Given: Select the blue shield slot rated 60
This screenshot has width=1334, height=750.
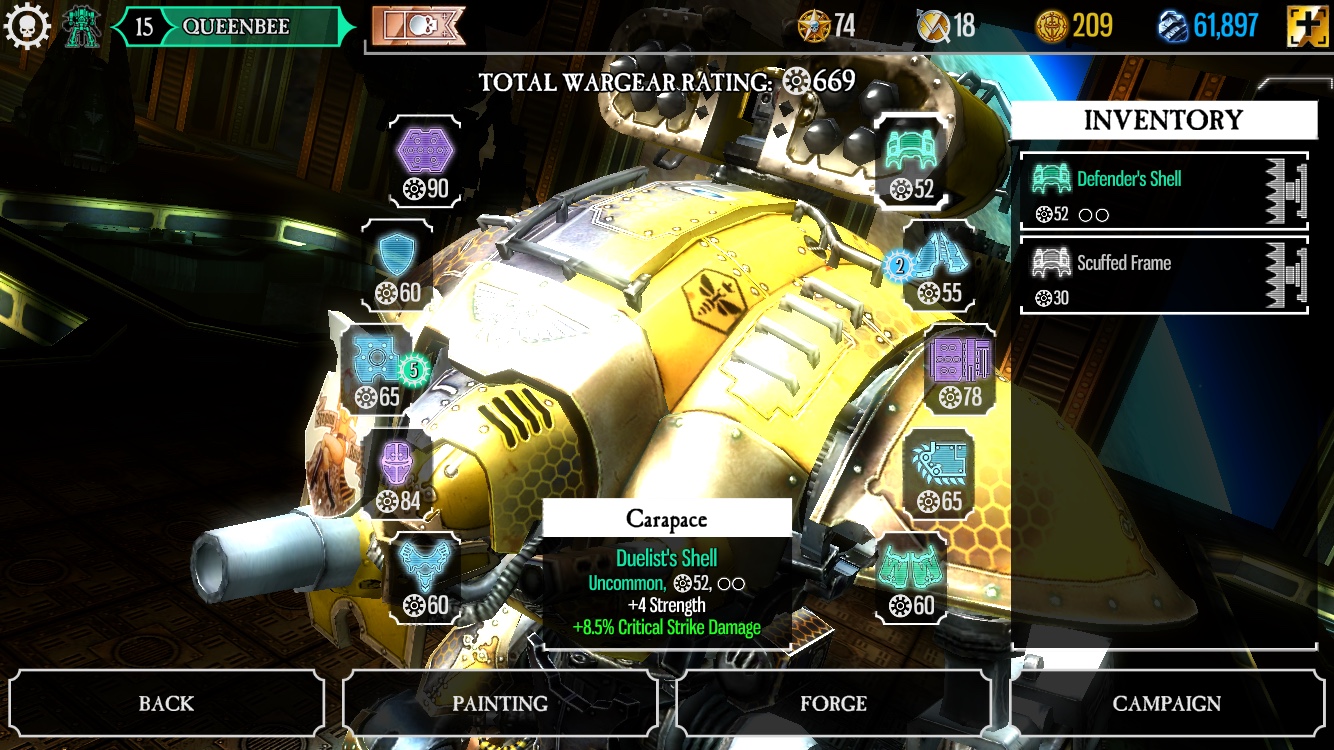Looking at the screenshot, I should point(397,265).
